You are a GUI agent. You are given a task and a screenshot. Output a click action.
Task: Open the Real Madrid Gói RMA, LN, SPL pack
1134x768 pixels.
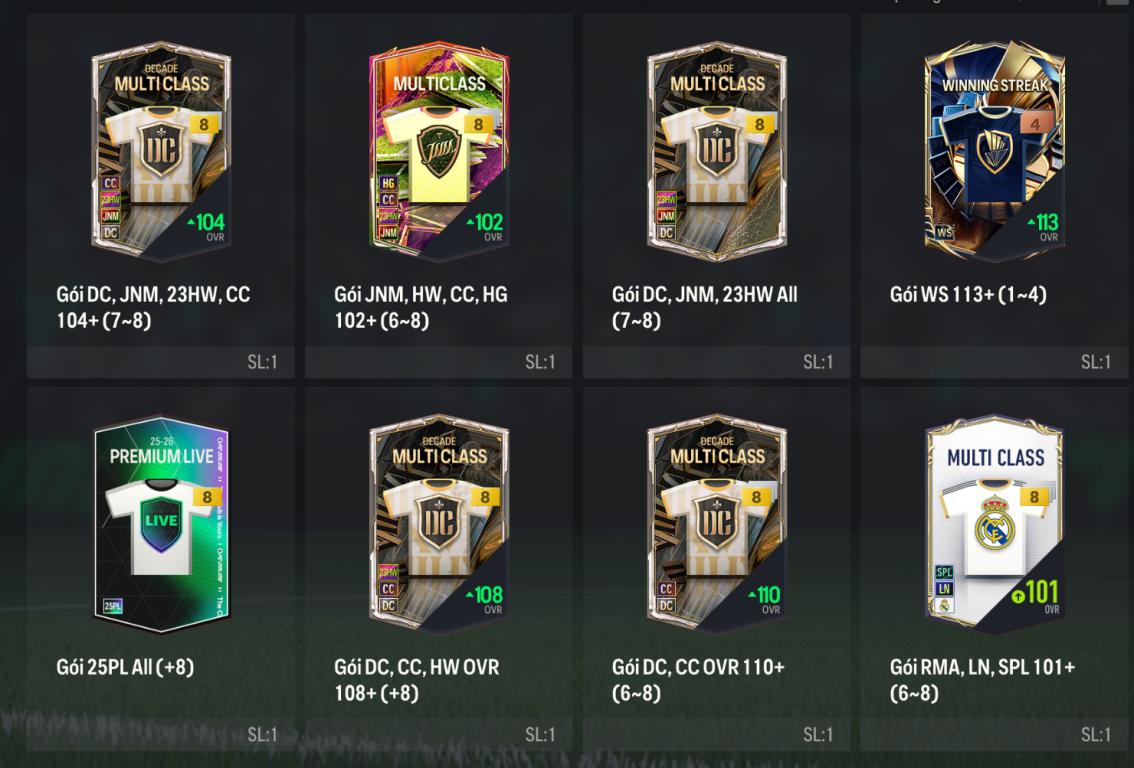pyautogui.click(x=995, y=524)
